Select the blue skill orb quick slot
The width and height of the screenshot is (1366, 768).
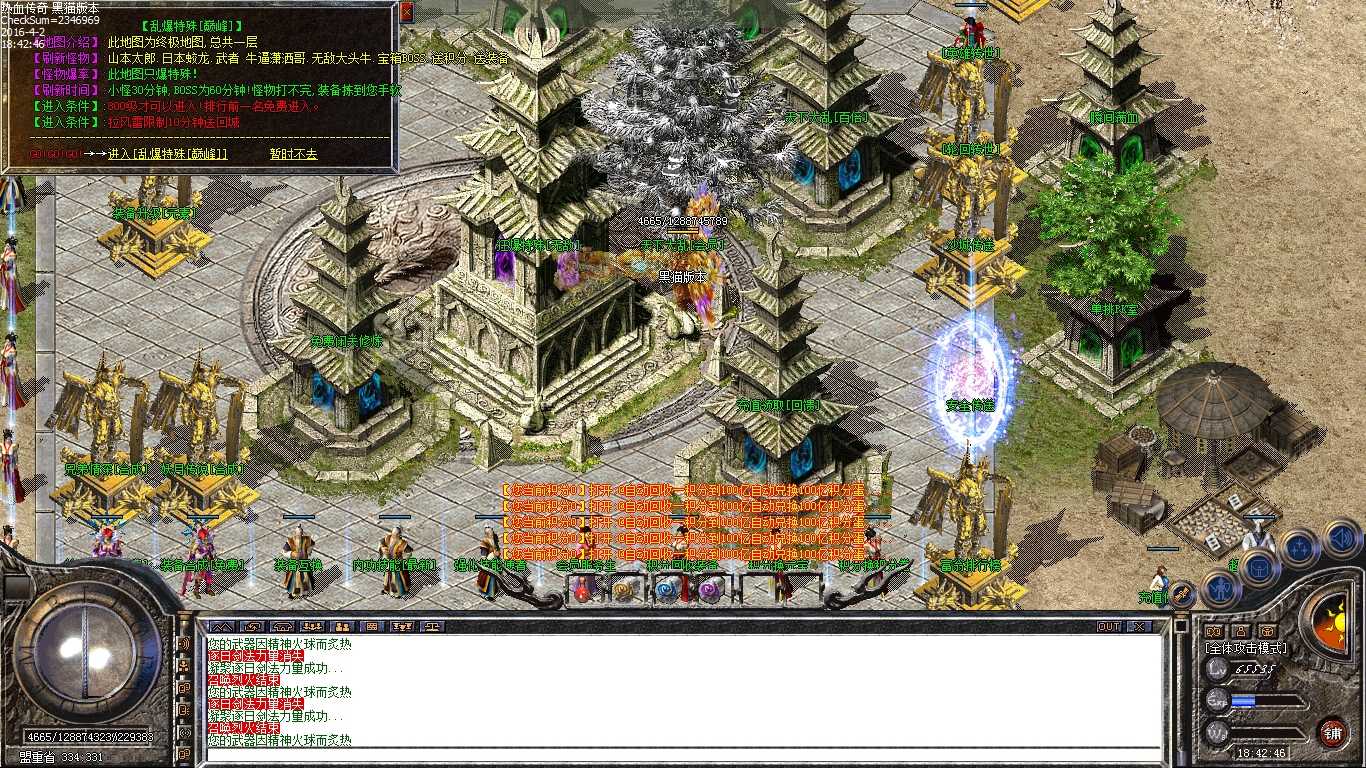coord(665,591)
